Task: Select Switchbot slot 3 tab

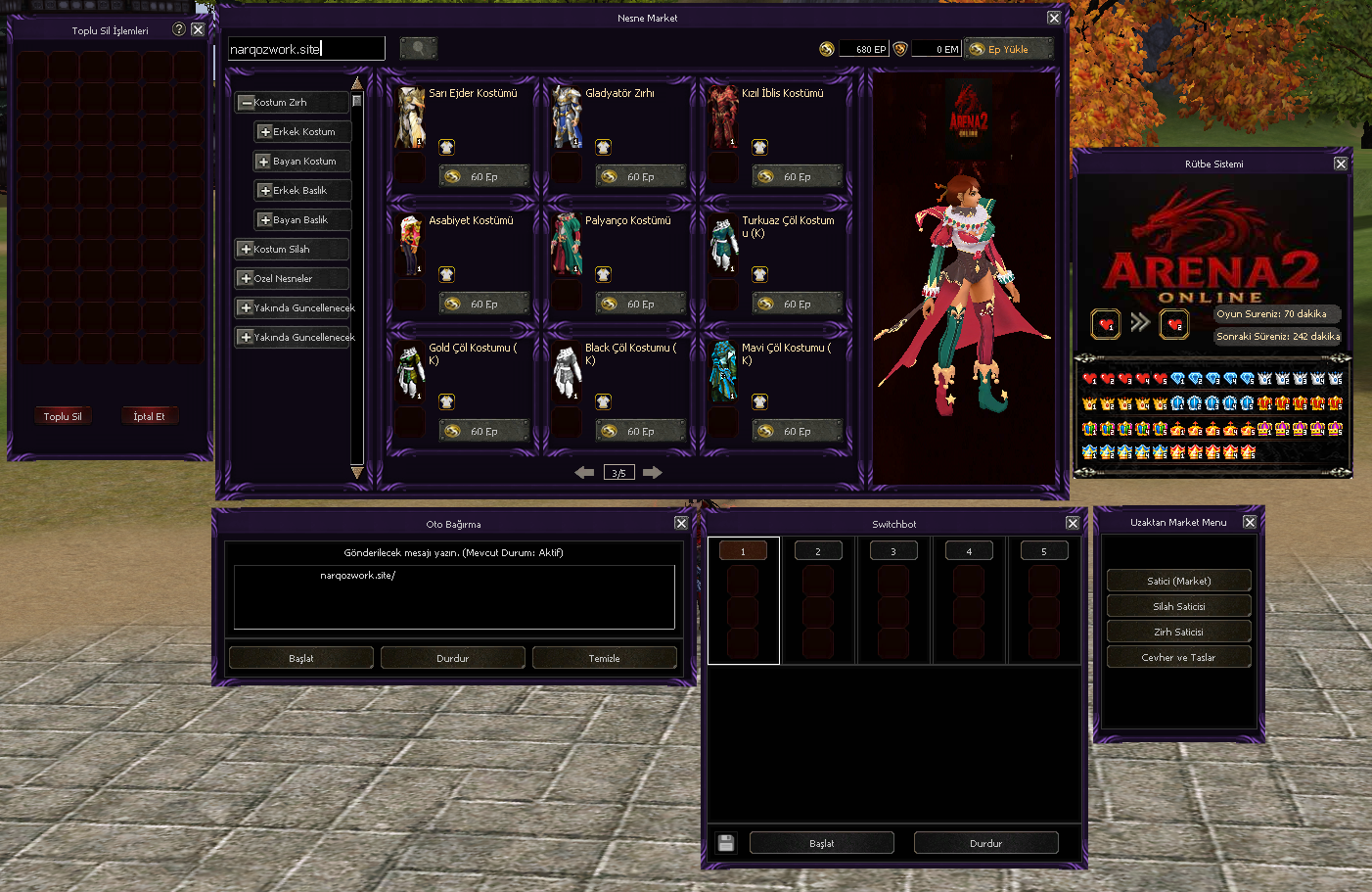Action: pyautogui.click(x=892, y=551)
